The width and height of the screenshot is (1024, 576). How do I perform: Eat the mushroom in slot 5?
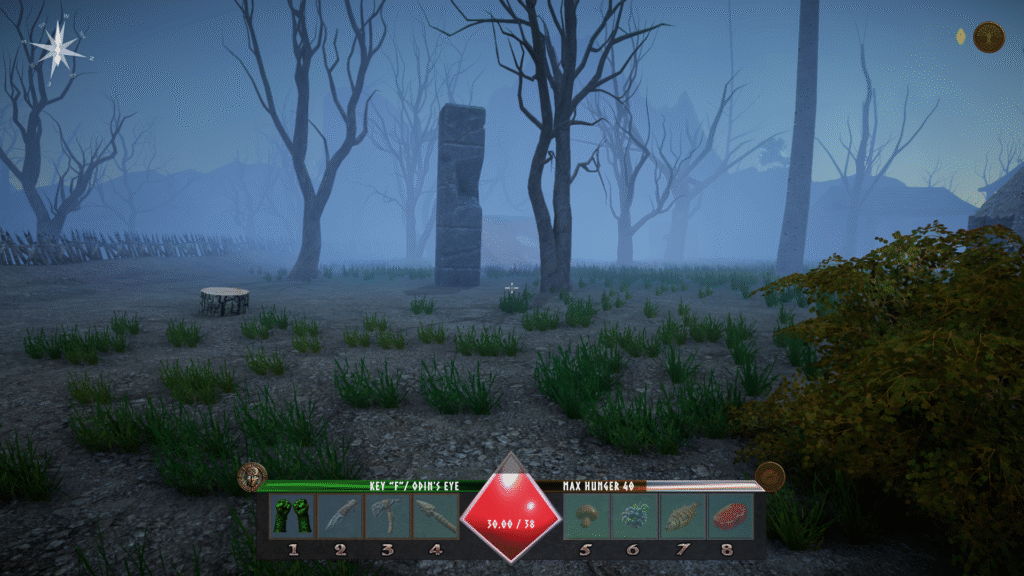pyautogui.click(x=587, y=517)
